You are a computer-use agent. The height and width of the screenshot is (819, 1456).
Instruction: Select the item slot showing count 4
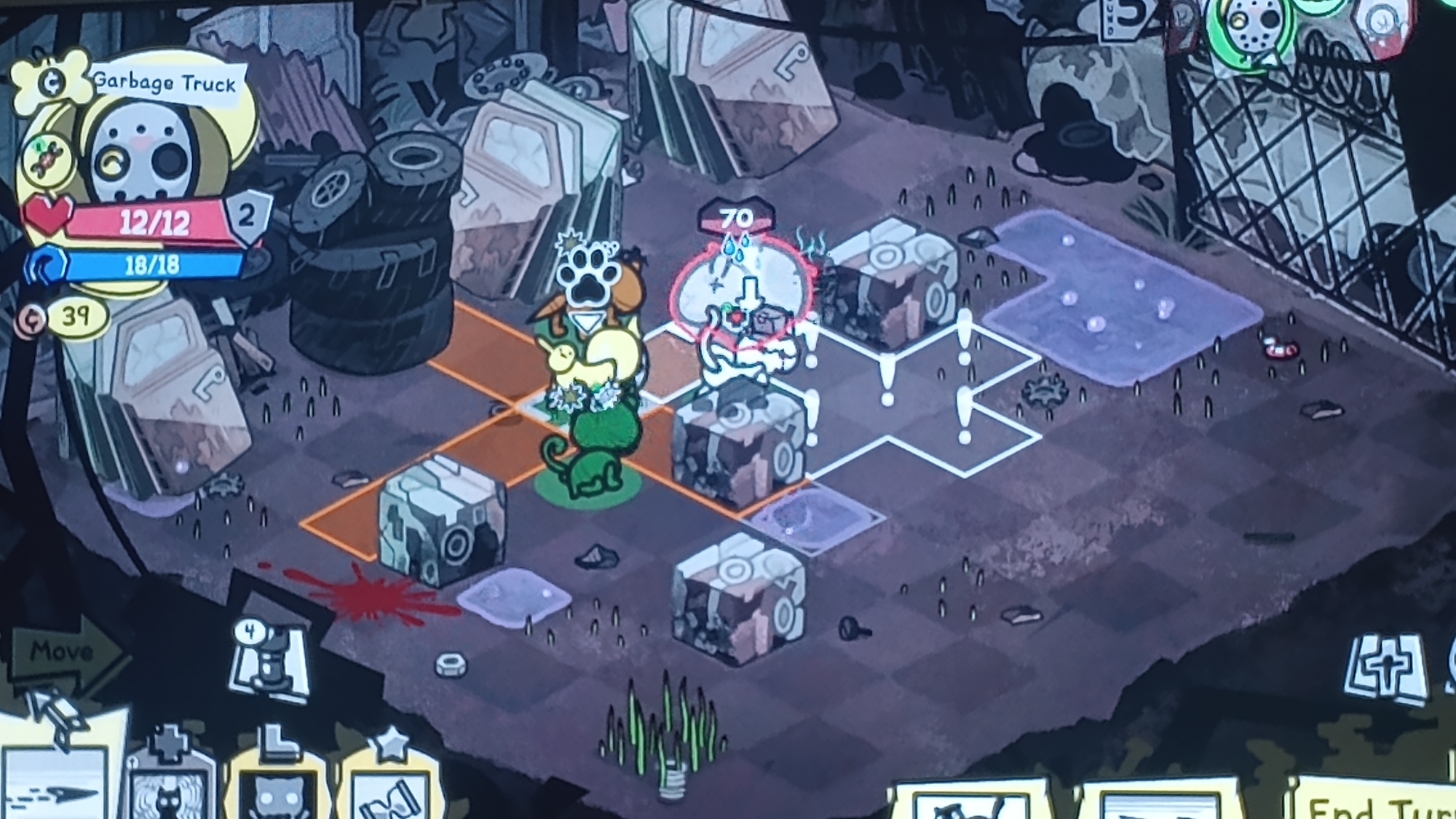(x=268, y=662)
